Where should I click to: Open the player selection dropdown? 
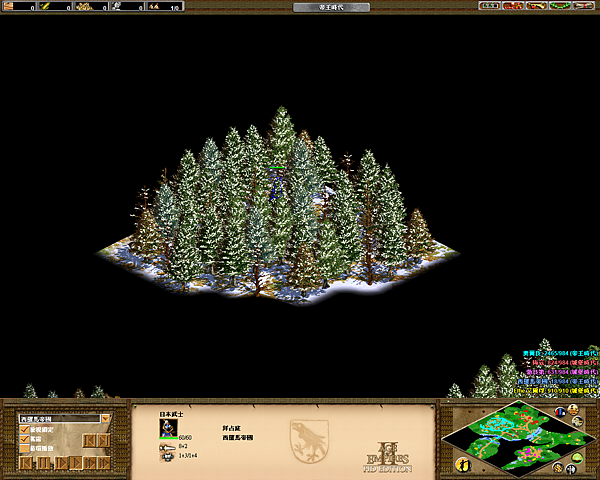pos(105,418)
